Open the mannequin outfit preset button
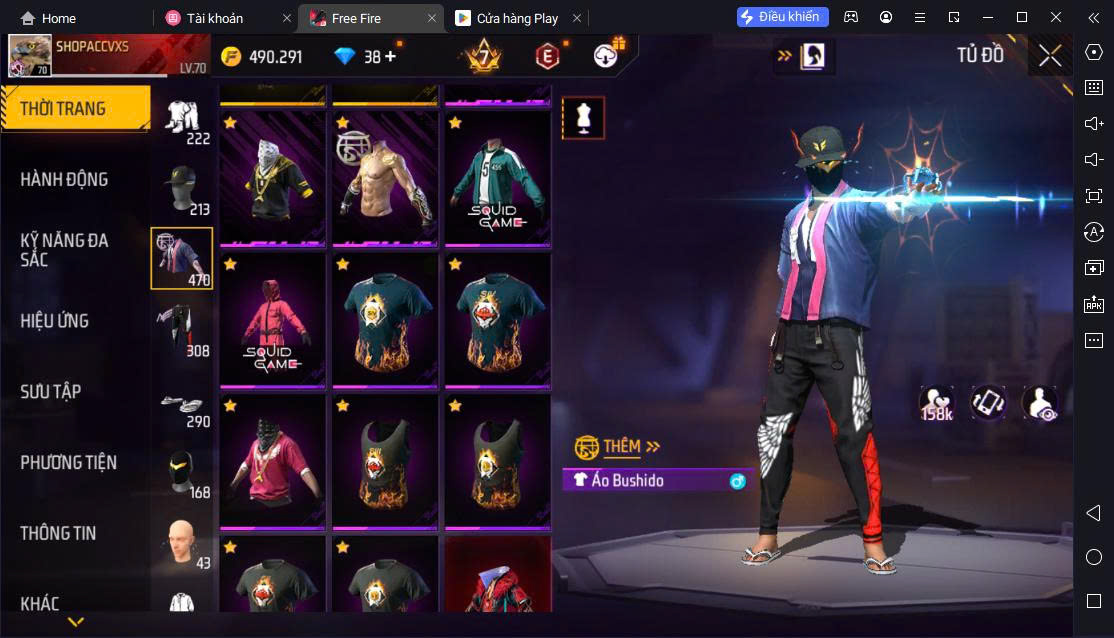Screen dimensions: 1114x638 coord(583,118)
